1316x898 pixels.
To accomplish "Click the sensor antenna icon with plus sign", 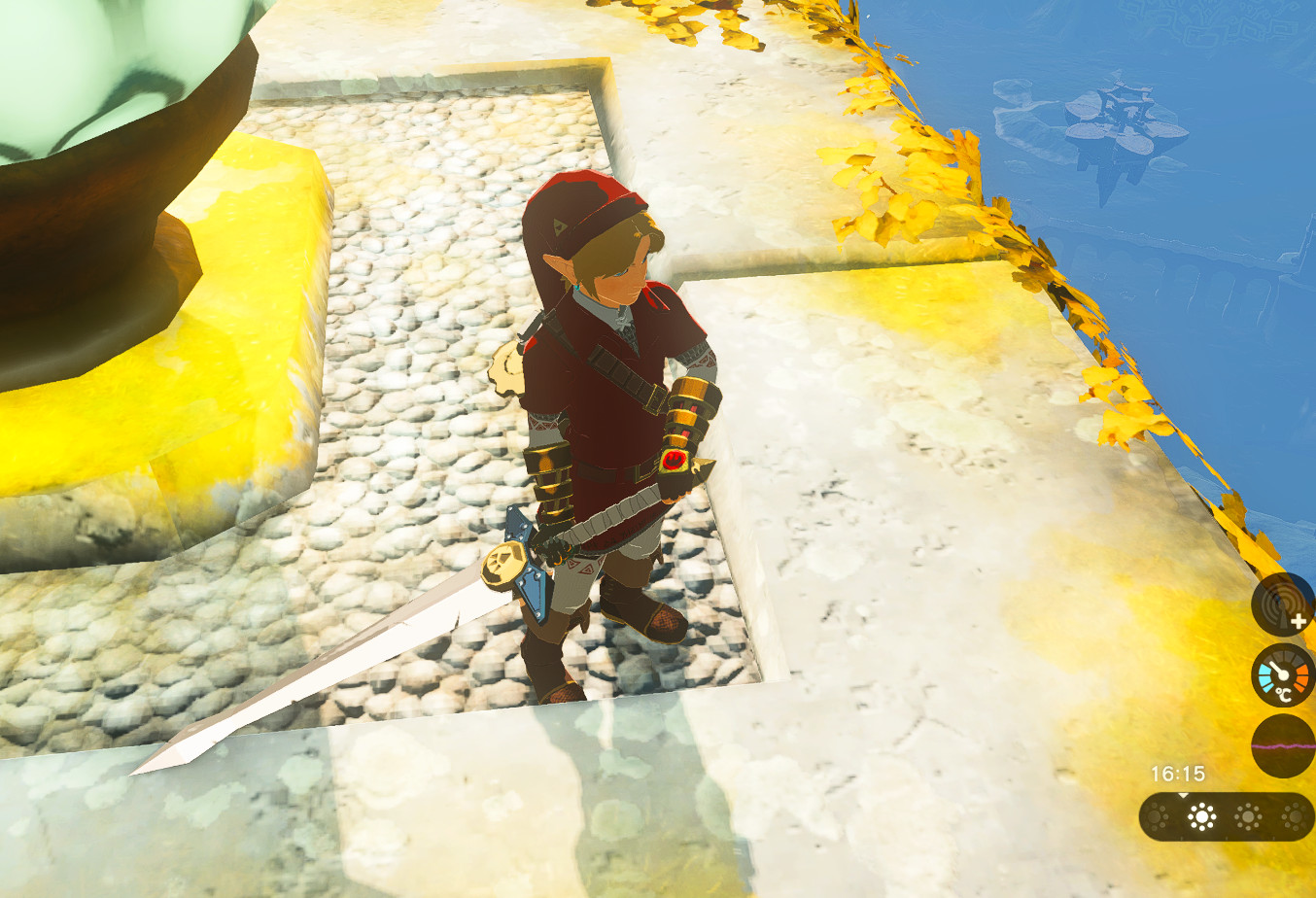I will tap(1281, 606).
